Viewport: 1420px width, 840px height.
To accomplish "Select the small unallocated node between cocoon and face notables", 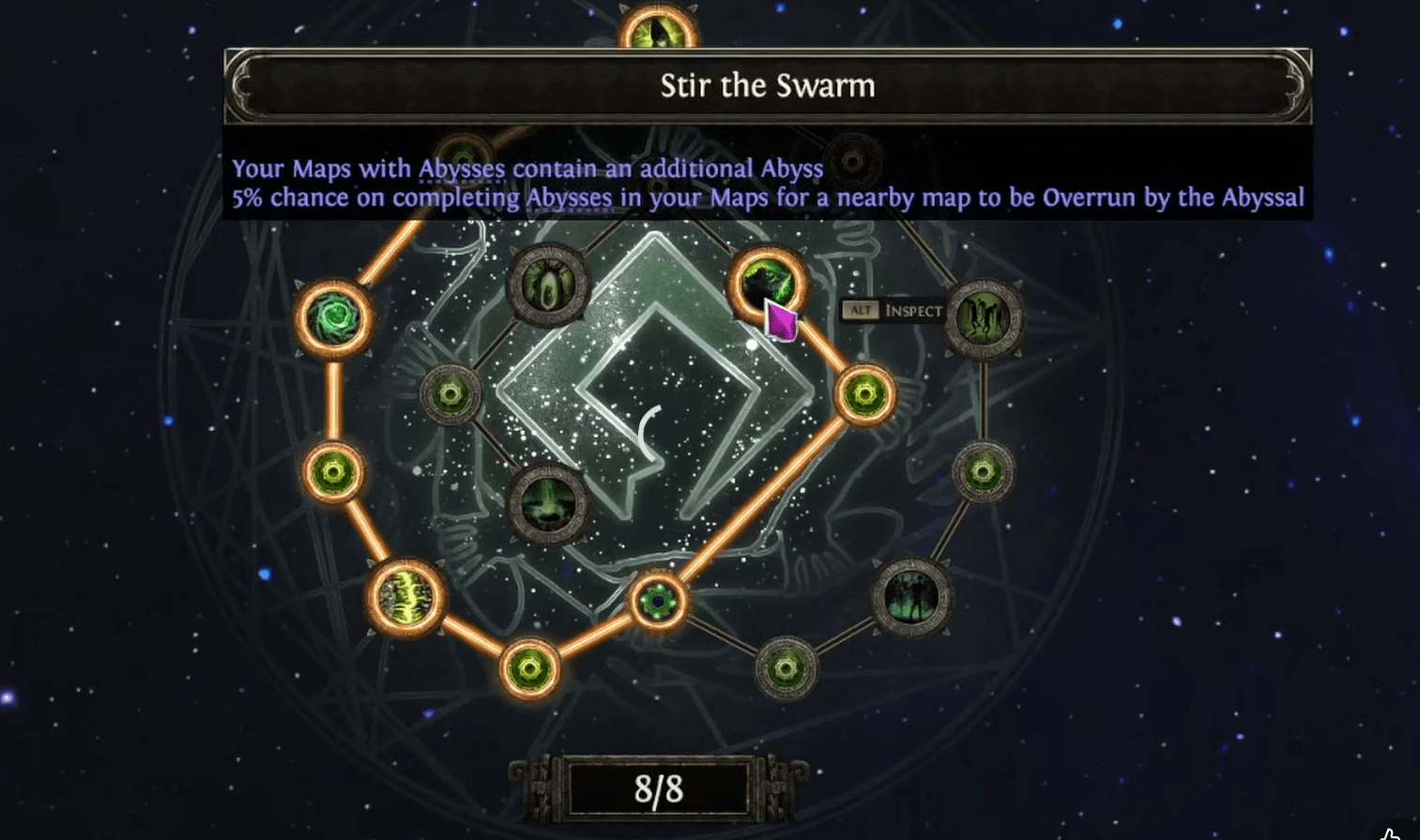I will pos(450,395).
